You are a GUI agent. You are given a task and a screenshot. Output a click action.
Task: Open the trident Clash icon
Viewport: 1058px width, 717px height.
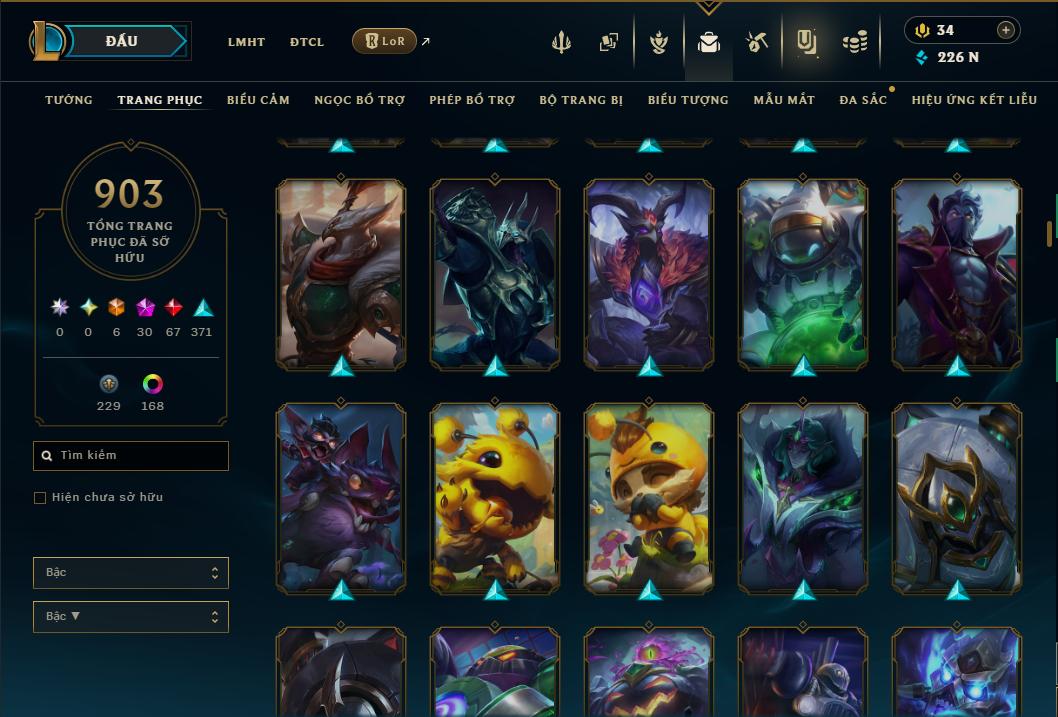(x=561, y=42)
